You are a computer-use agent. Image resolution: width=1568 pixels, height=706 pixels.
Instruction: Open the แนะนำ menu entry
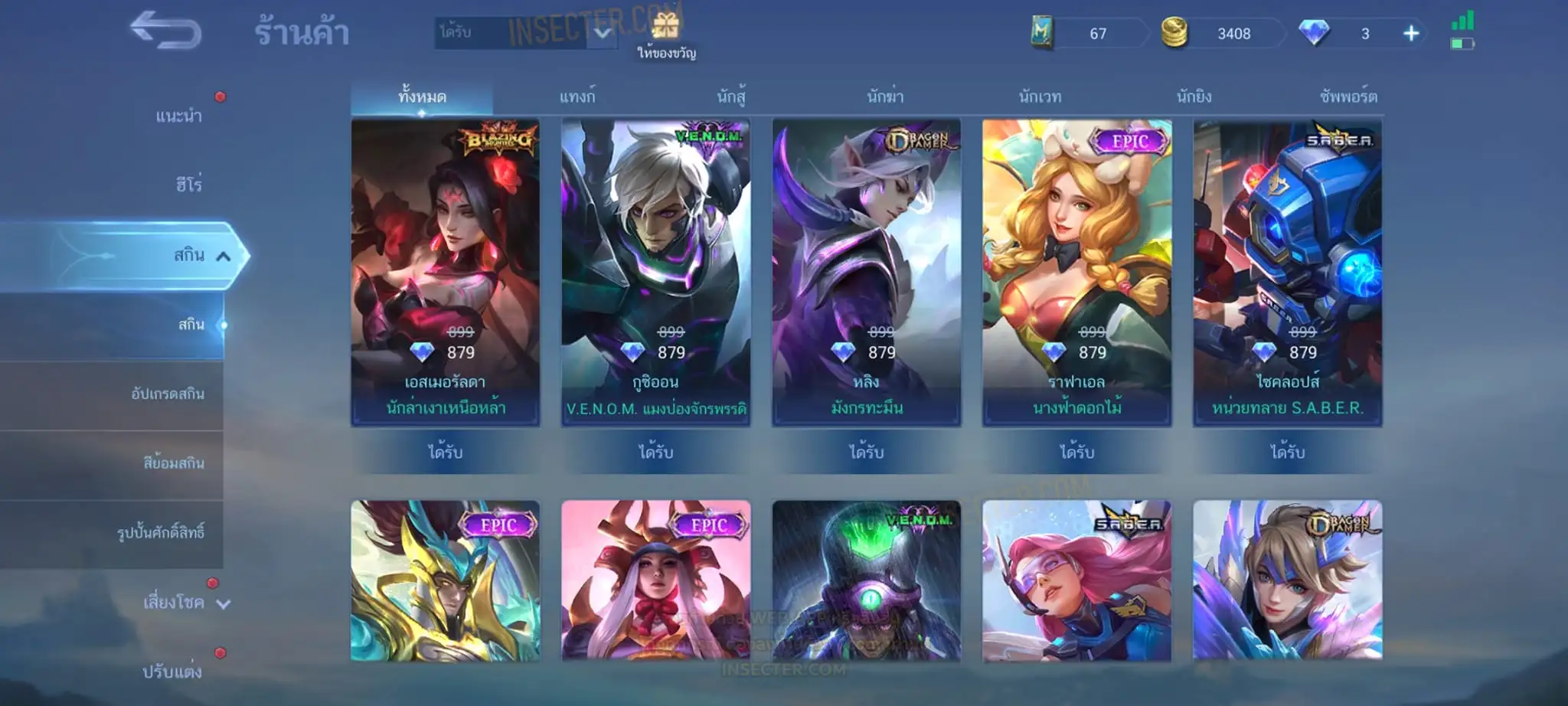point(178,116)
